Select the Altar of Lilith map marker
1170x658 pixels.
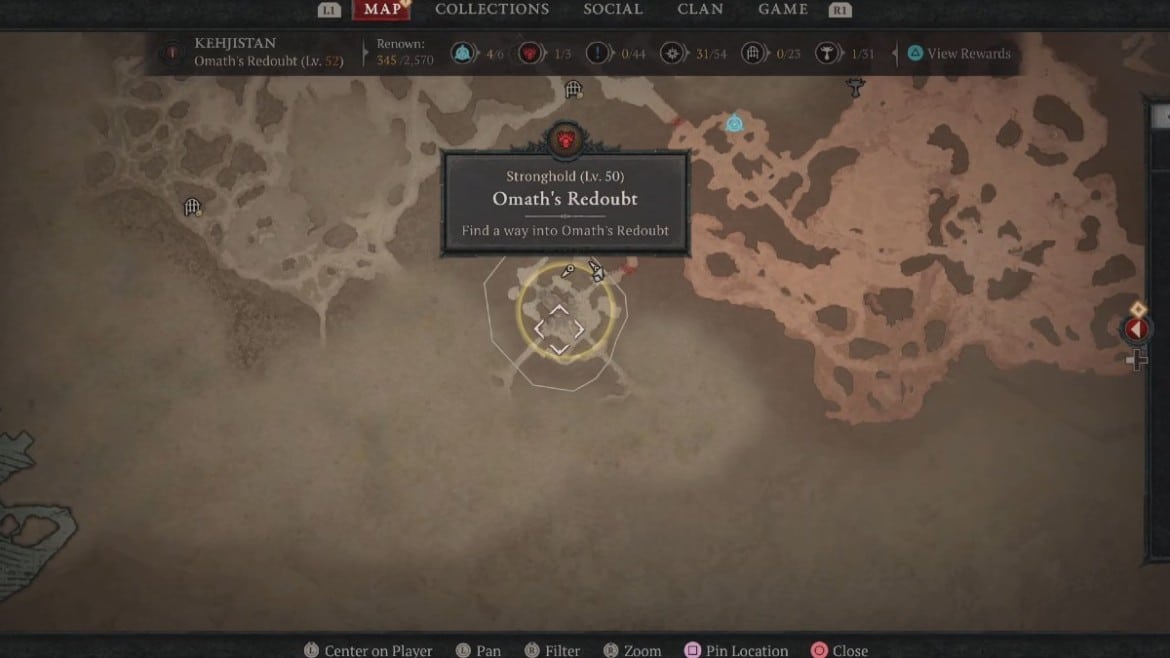point(855,88)
